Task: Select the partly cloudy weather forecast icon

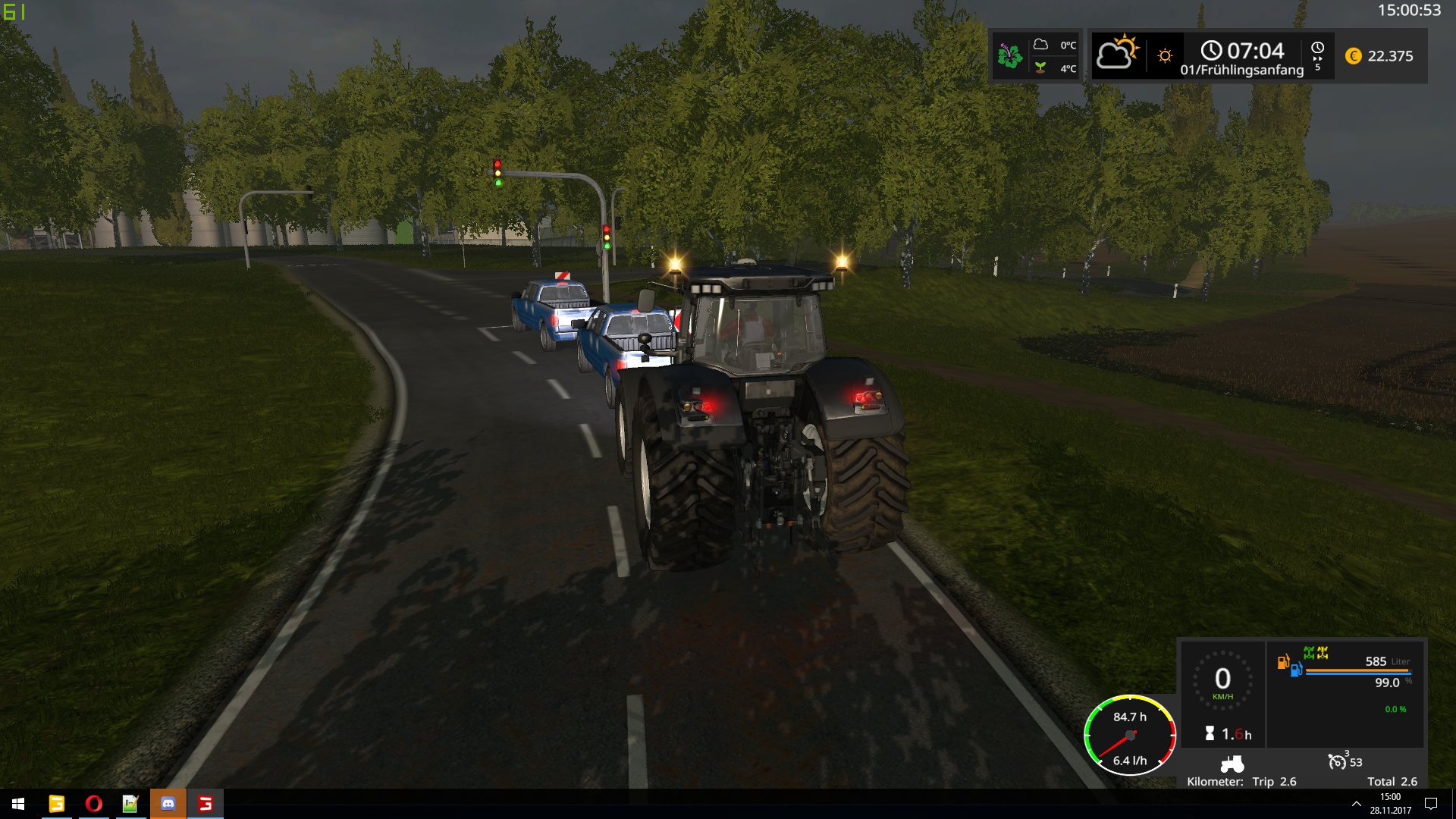Action: coord(1116,53)
